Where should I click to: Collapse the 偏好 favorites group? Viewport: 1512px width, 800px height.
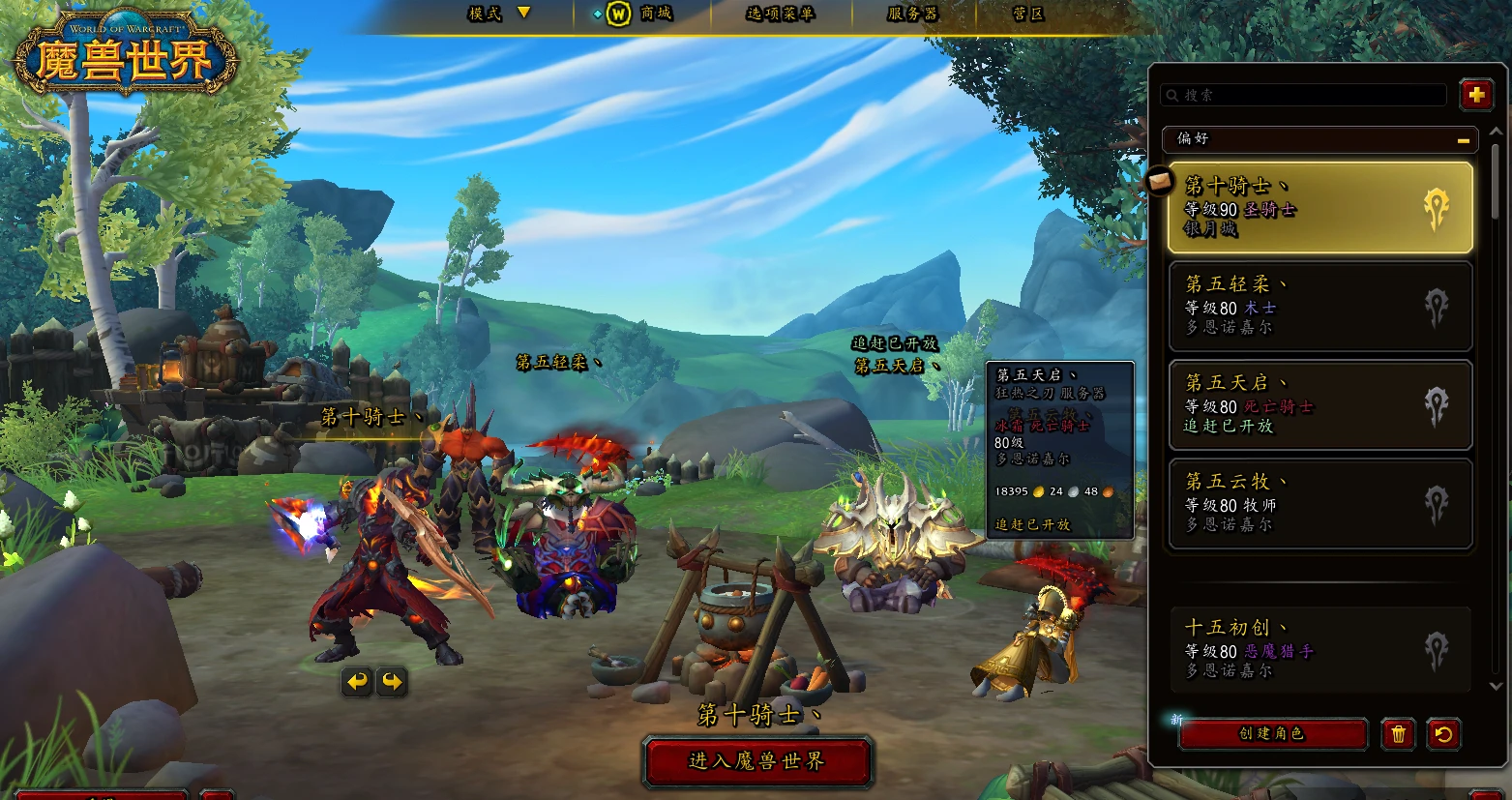(1464, 140)
